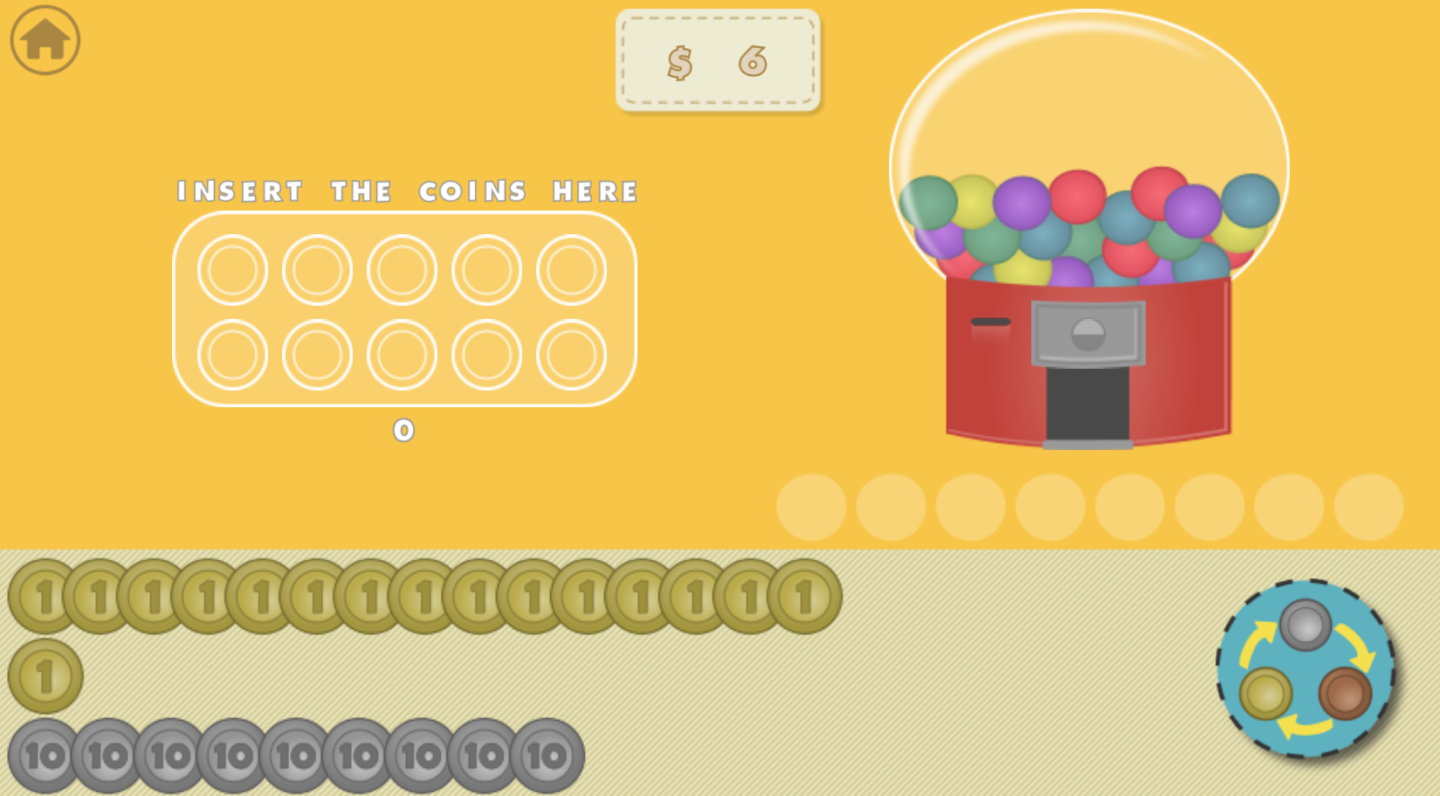Click the price tag showing $6
Viewport: 1440px width, 796px height.
tap(717, 61)
